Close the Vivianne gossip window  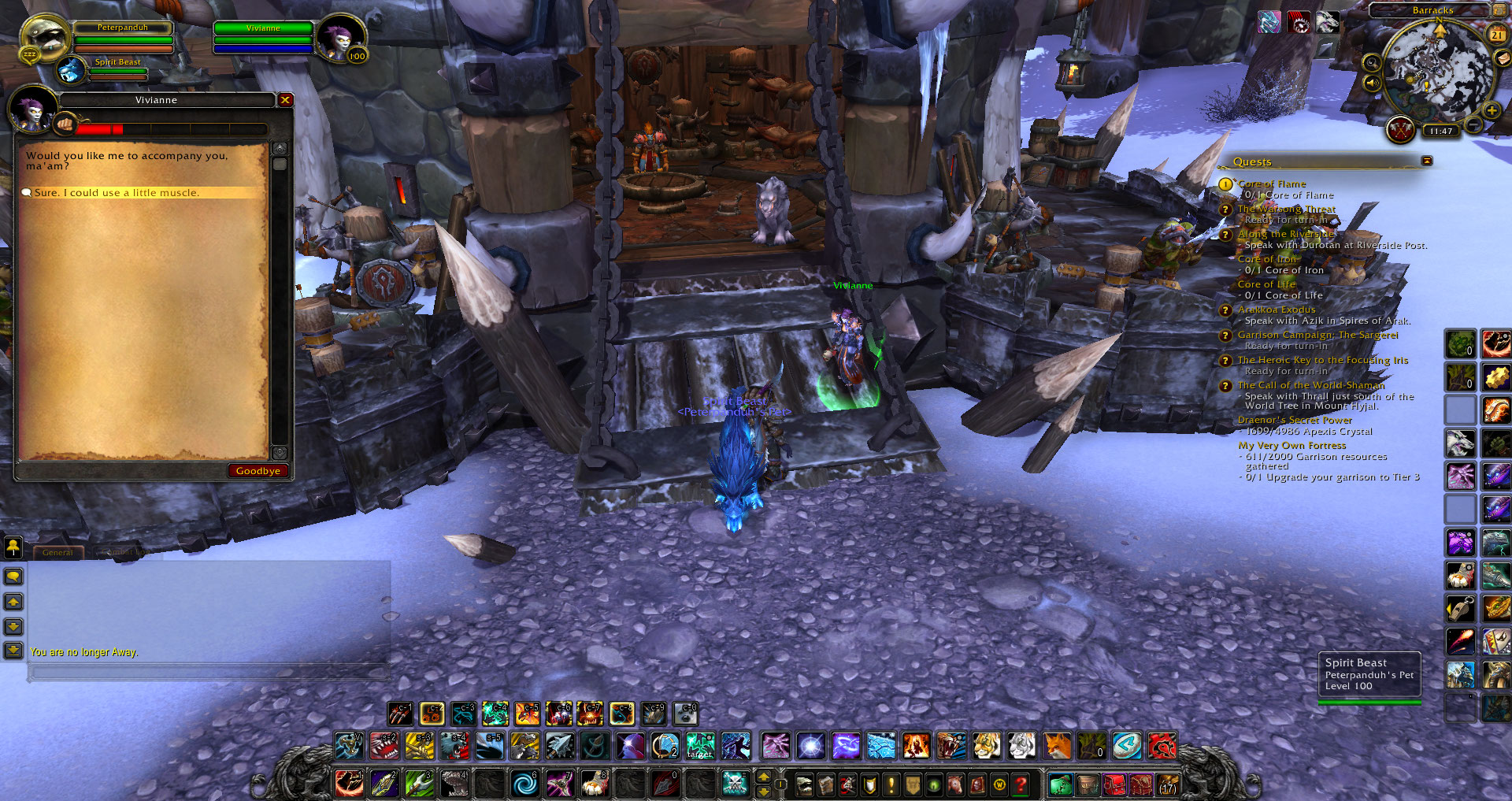click(x=285, y=100)
